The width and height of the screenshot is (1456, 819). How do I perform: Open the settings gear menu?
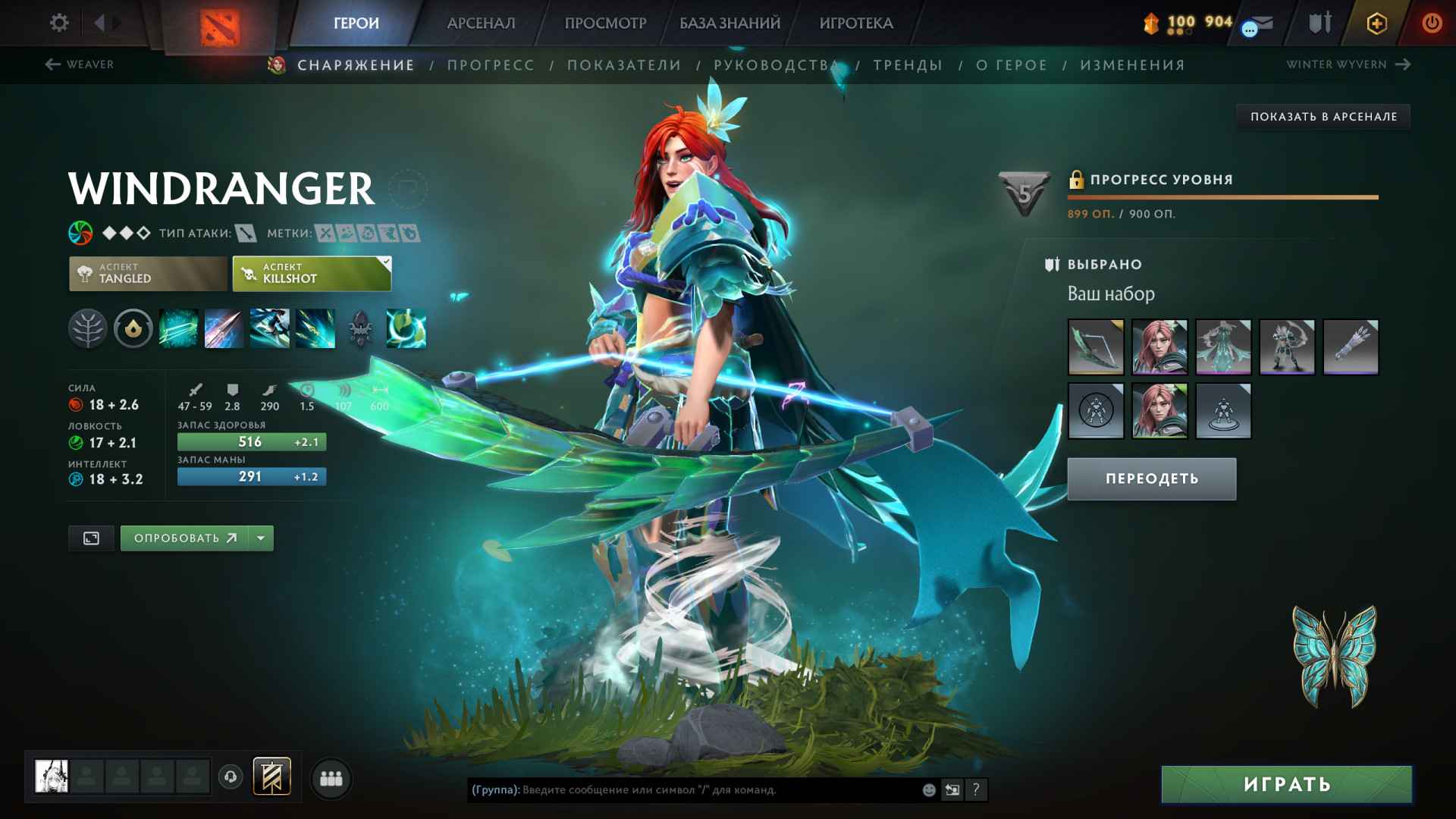pyautogui.click(x=59, y=23)
